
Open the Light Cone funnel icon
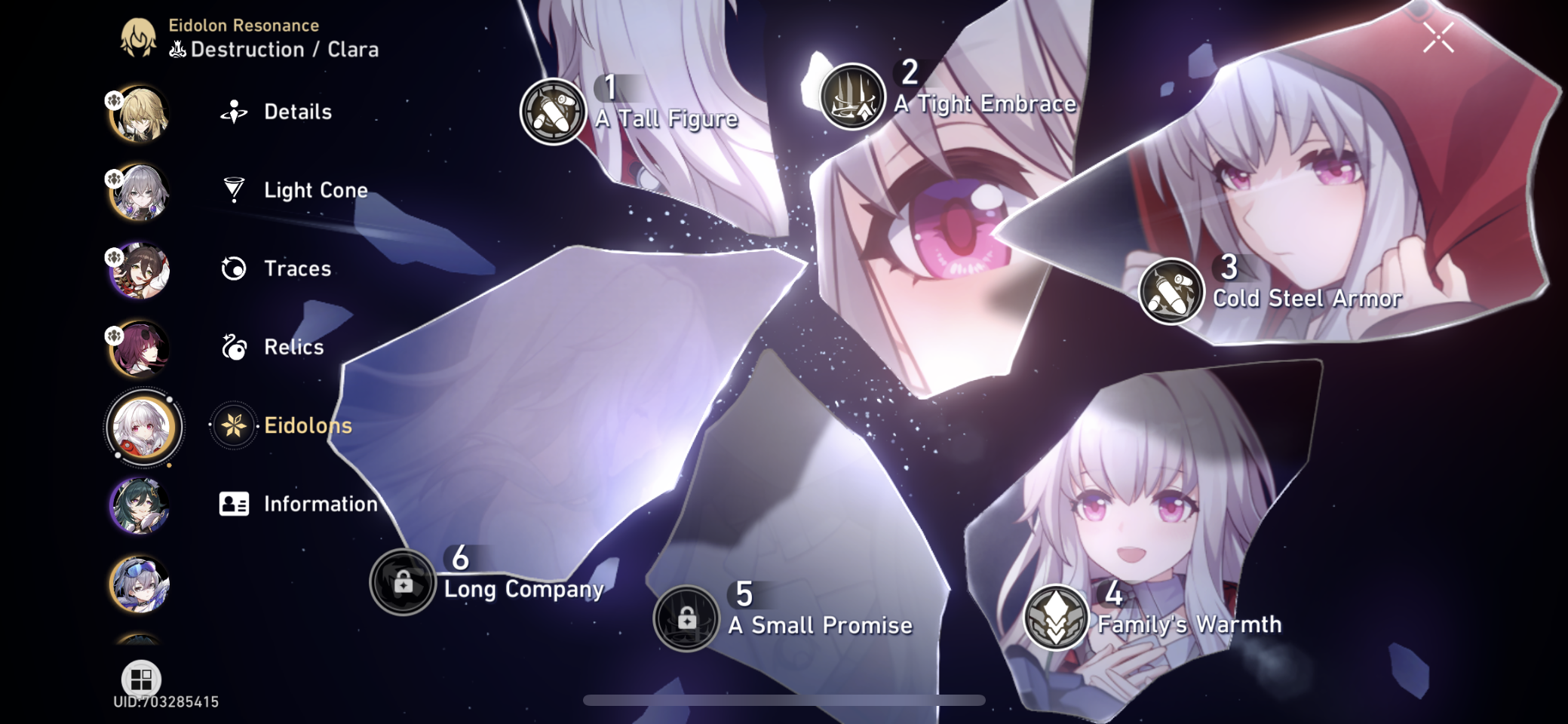[235, 190]
